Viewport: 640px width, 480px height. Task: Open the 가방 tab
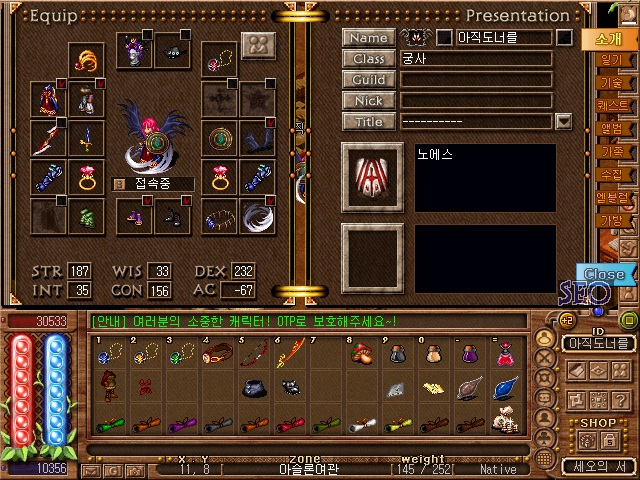point(610,219)
